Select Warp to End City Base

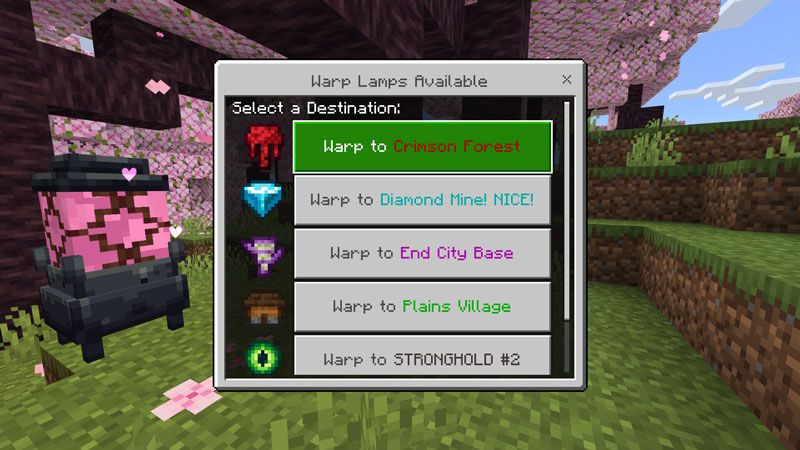pyautogui.click(x=421, y=253)
